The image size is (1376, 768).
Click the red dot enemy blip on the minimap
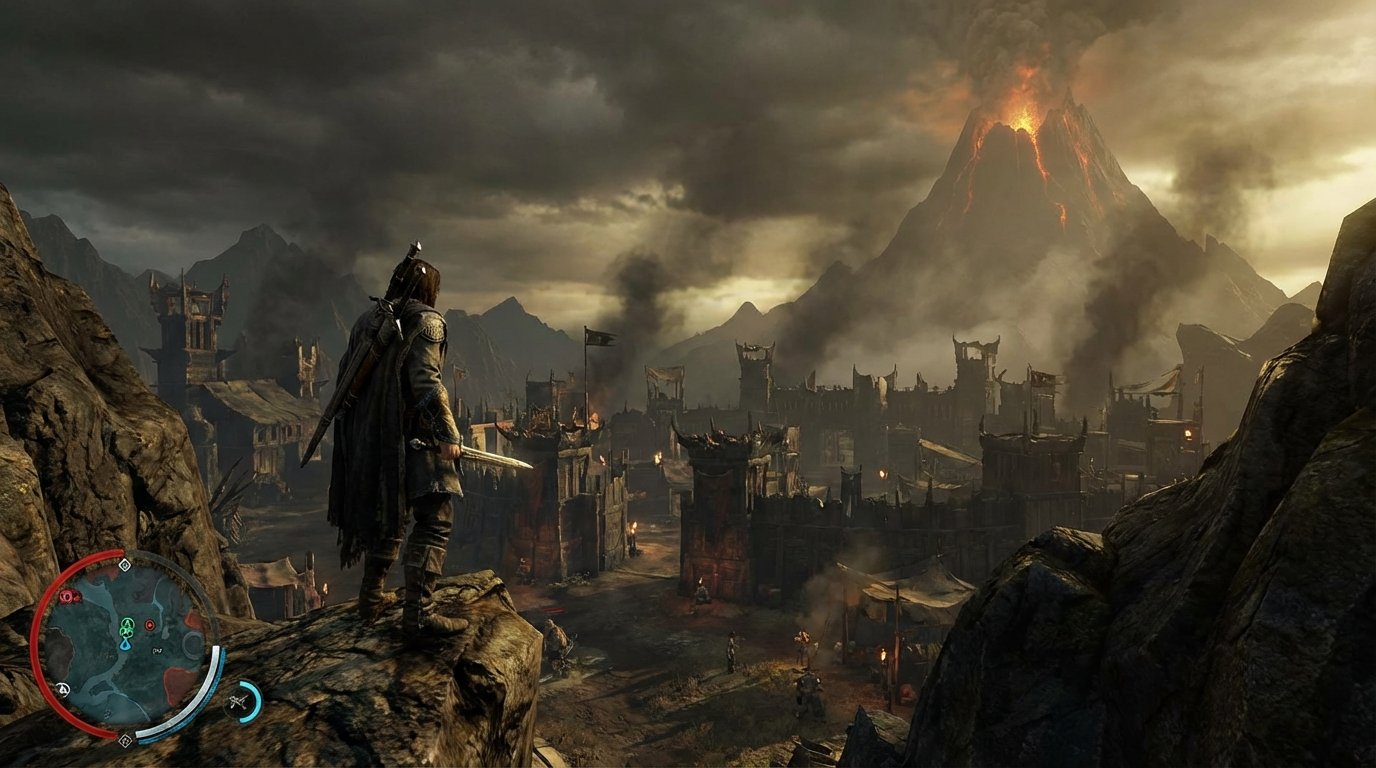tap(150, 625)
